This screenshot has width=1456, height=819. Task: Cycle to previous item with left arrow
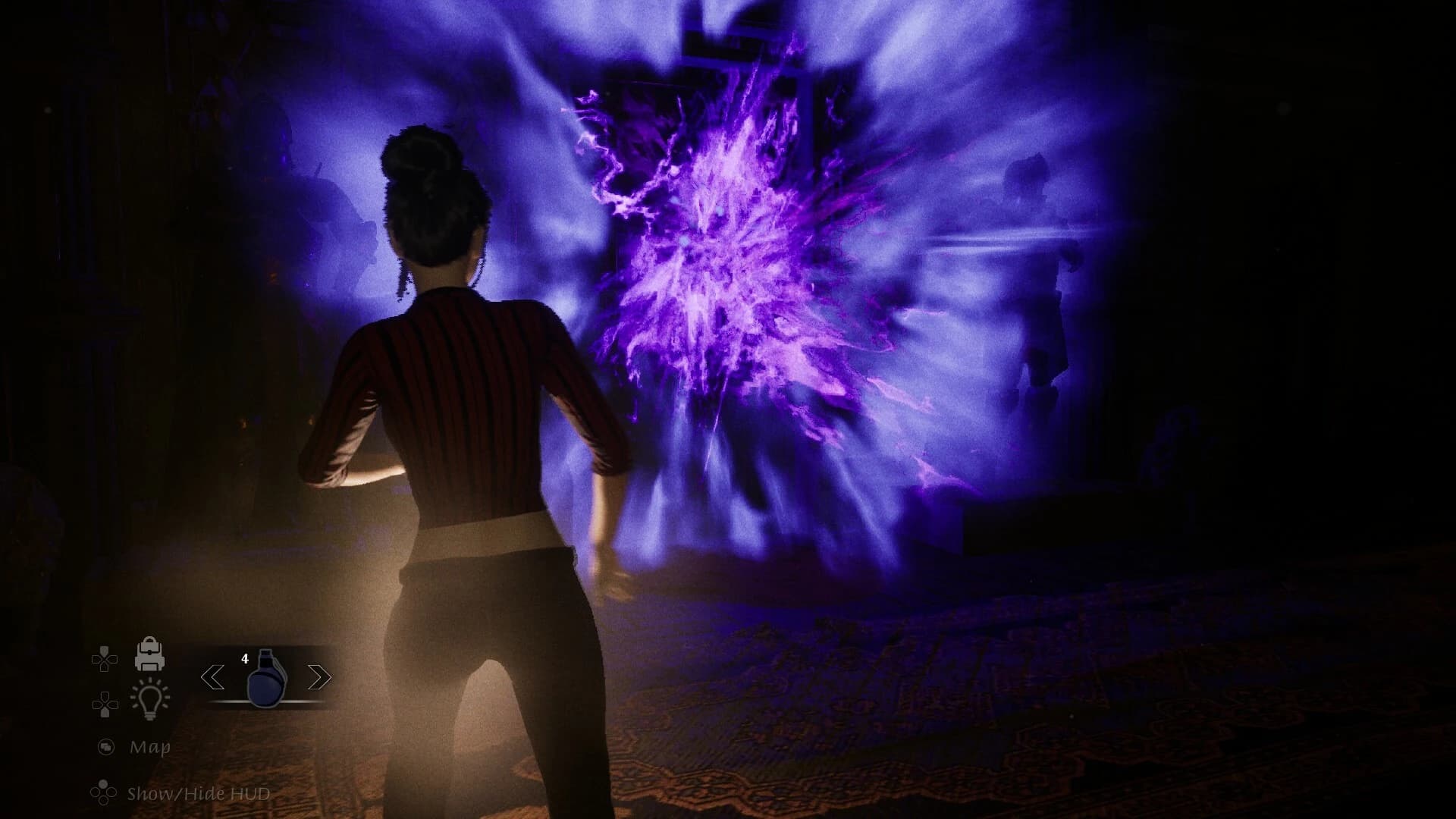(x=212, y=677)
